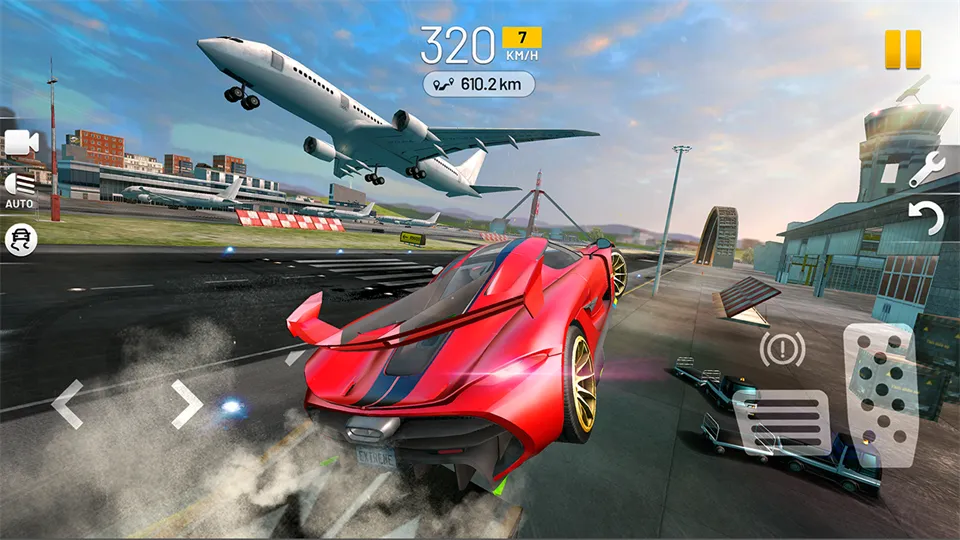
Task: Open the wrench repair option
Action: 926,169
